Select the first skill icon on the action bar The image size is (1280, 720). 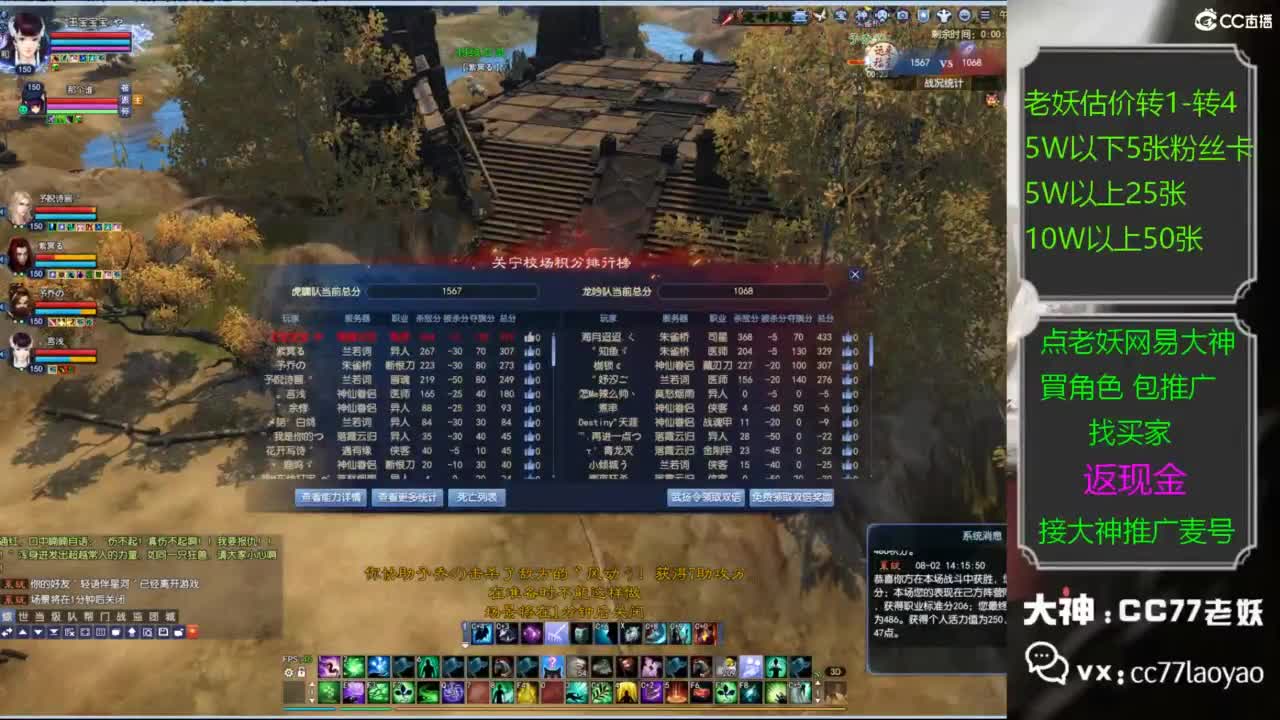(x=329, y=666)
